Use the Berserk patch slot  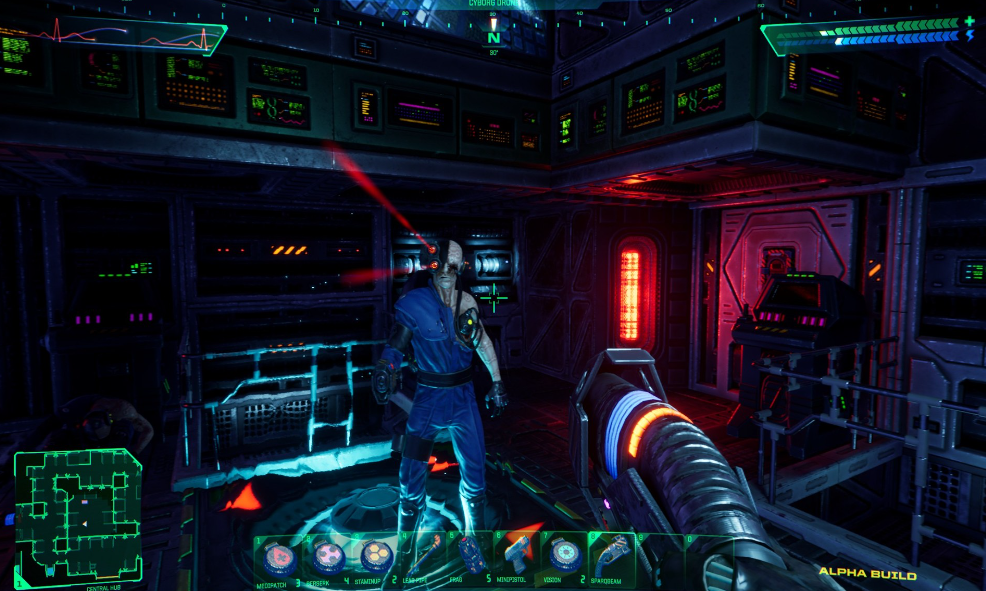327,556
